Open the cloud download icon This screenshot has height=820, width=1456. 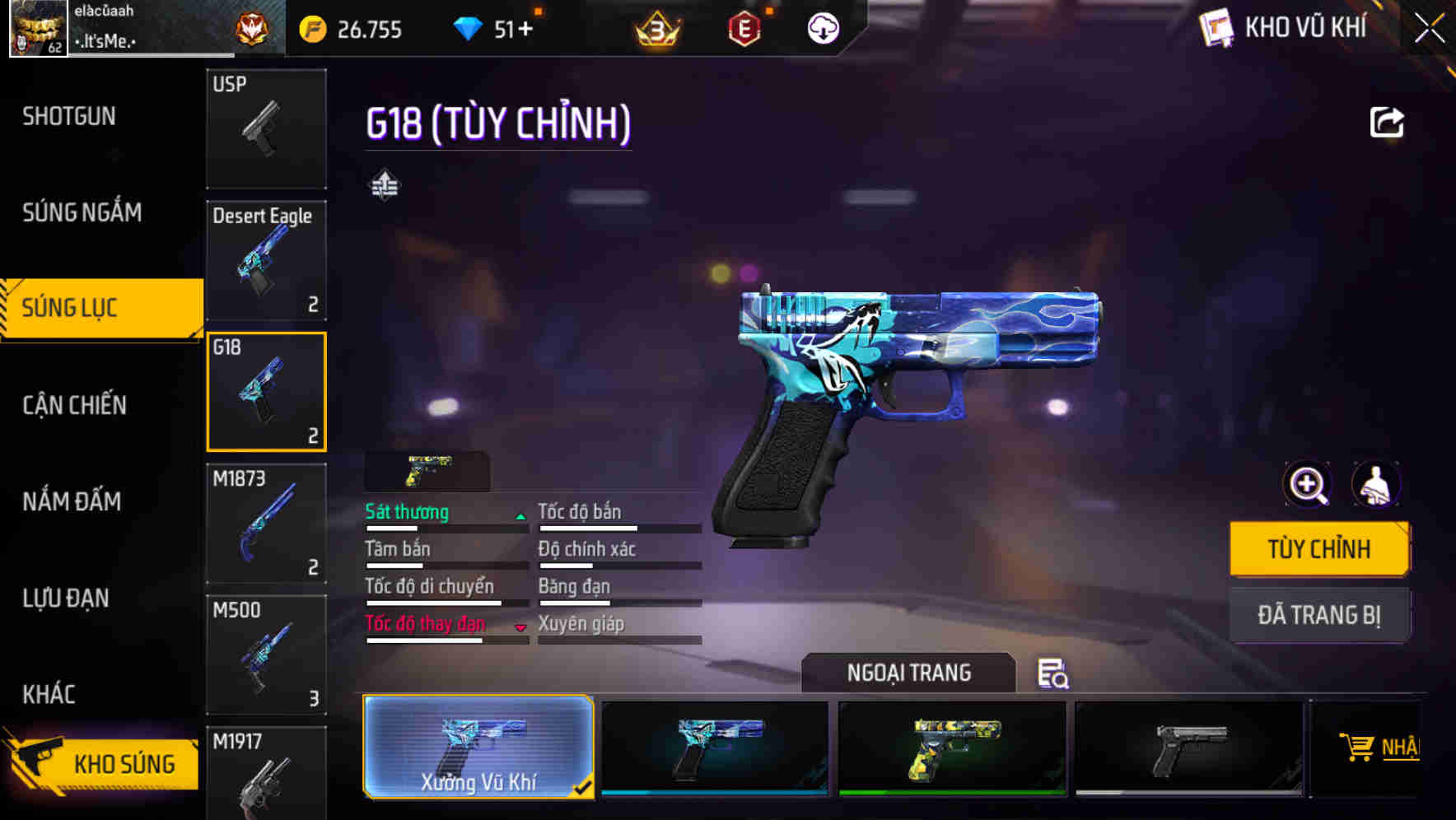pos(821,29)
